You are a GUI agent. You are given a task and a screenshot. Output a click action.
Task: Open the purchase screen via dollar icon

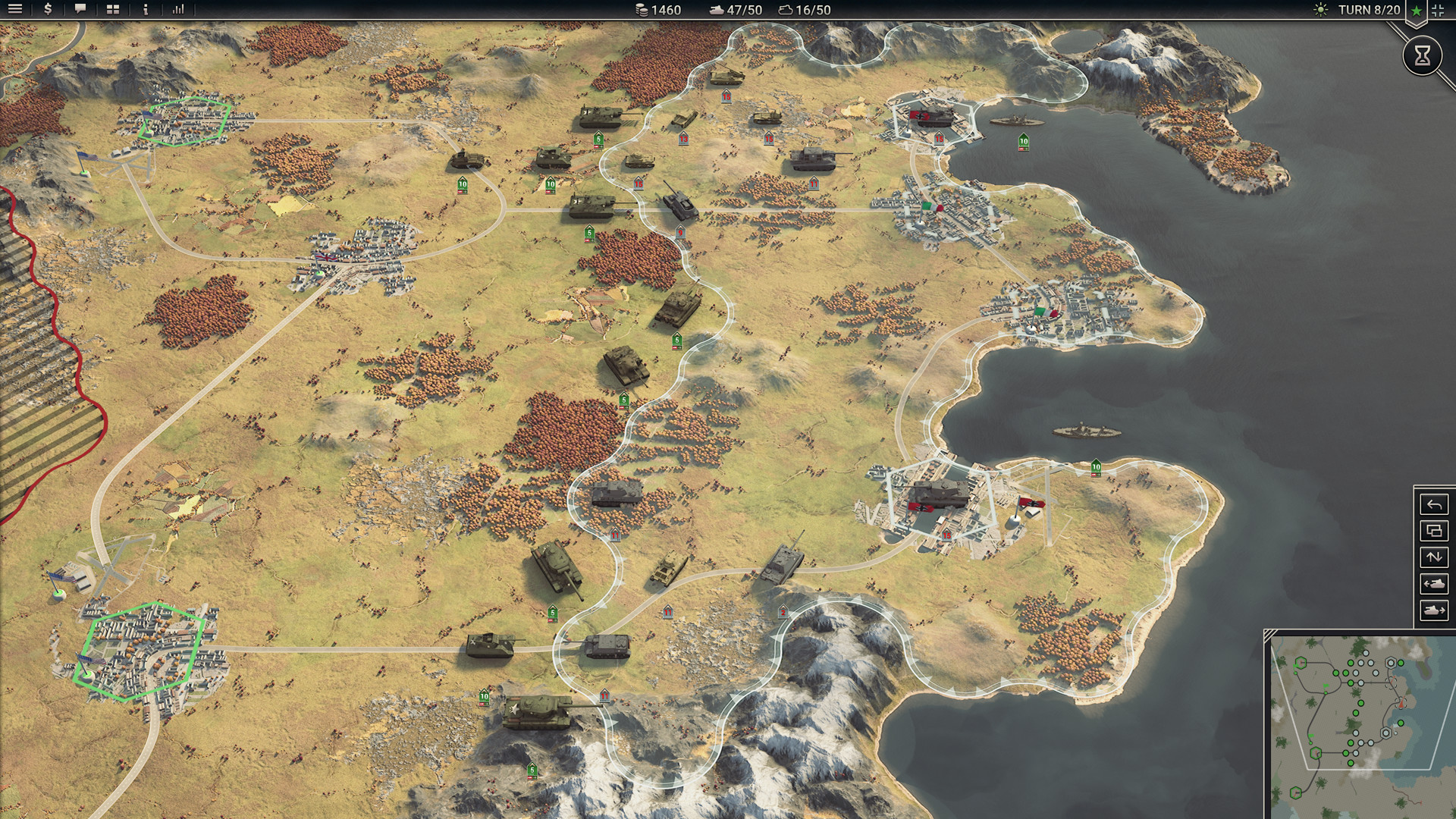point(47,10)
